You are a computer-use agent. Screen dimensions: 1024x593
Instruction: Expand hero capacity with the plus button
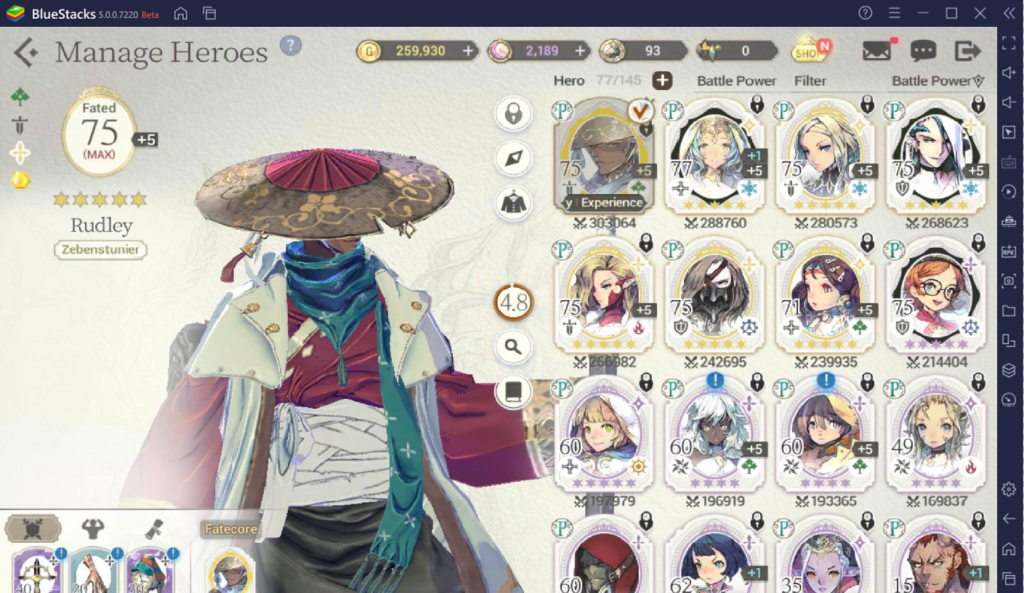[x=662, y=80]
